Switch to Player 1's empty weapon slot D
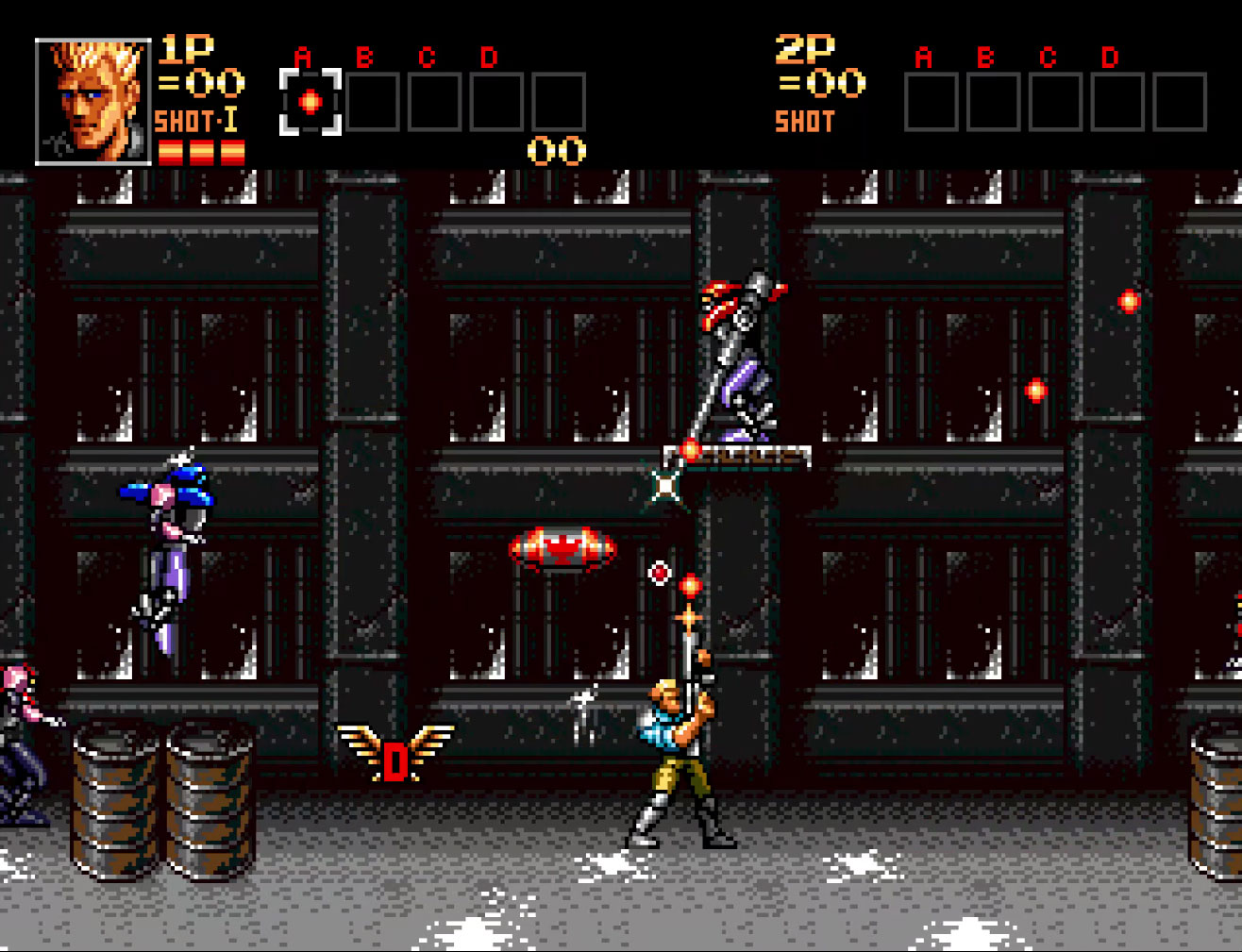The image size is (1242, 952). 496,102
